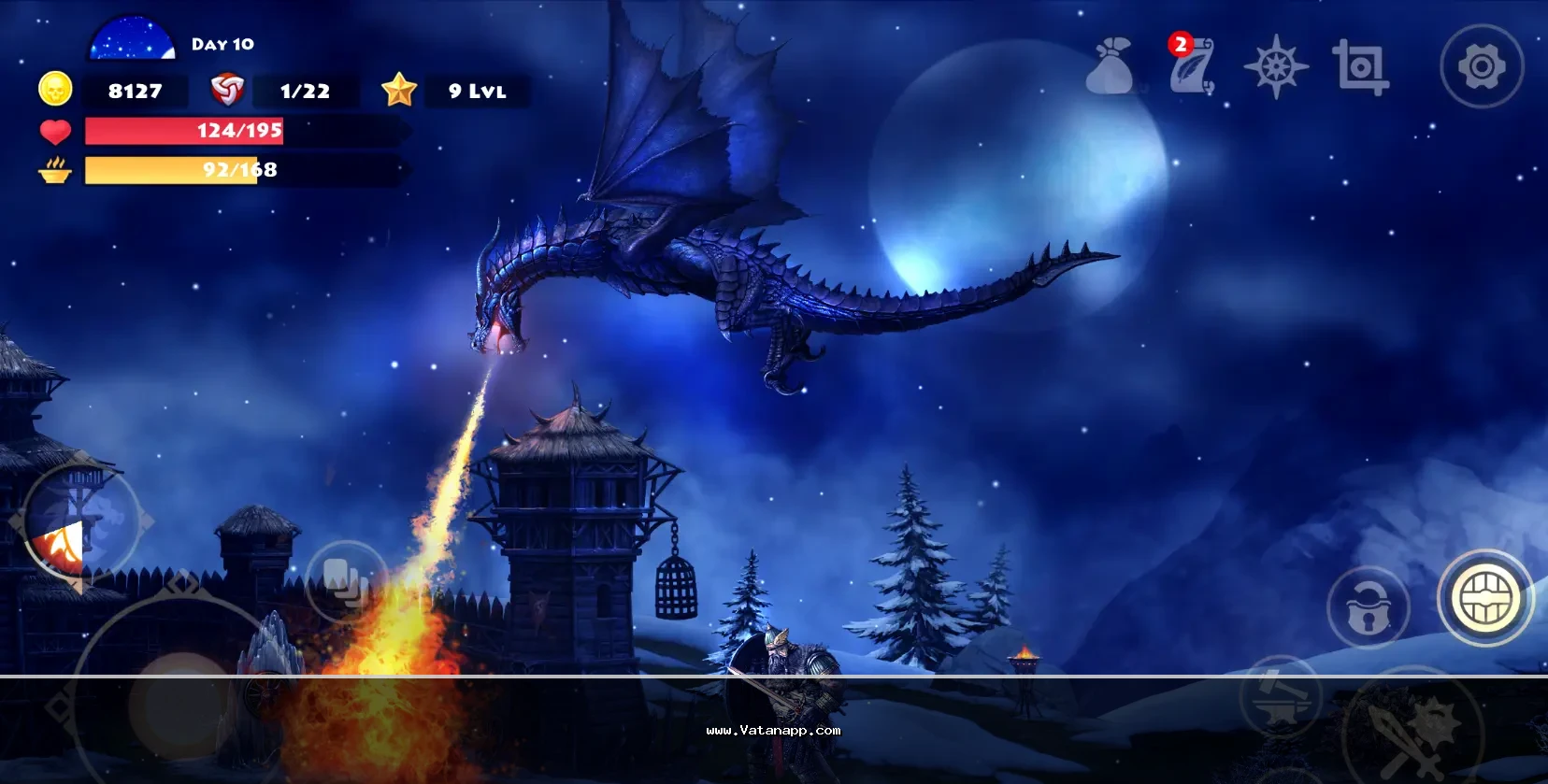
Task: Tap the stacked cards button
Action: tap(346, 581)
